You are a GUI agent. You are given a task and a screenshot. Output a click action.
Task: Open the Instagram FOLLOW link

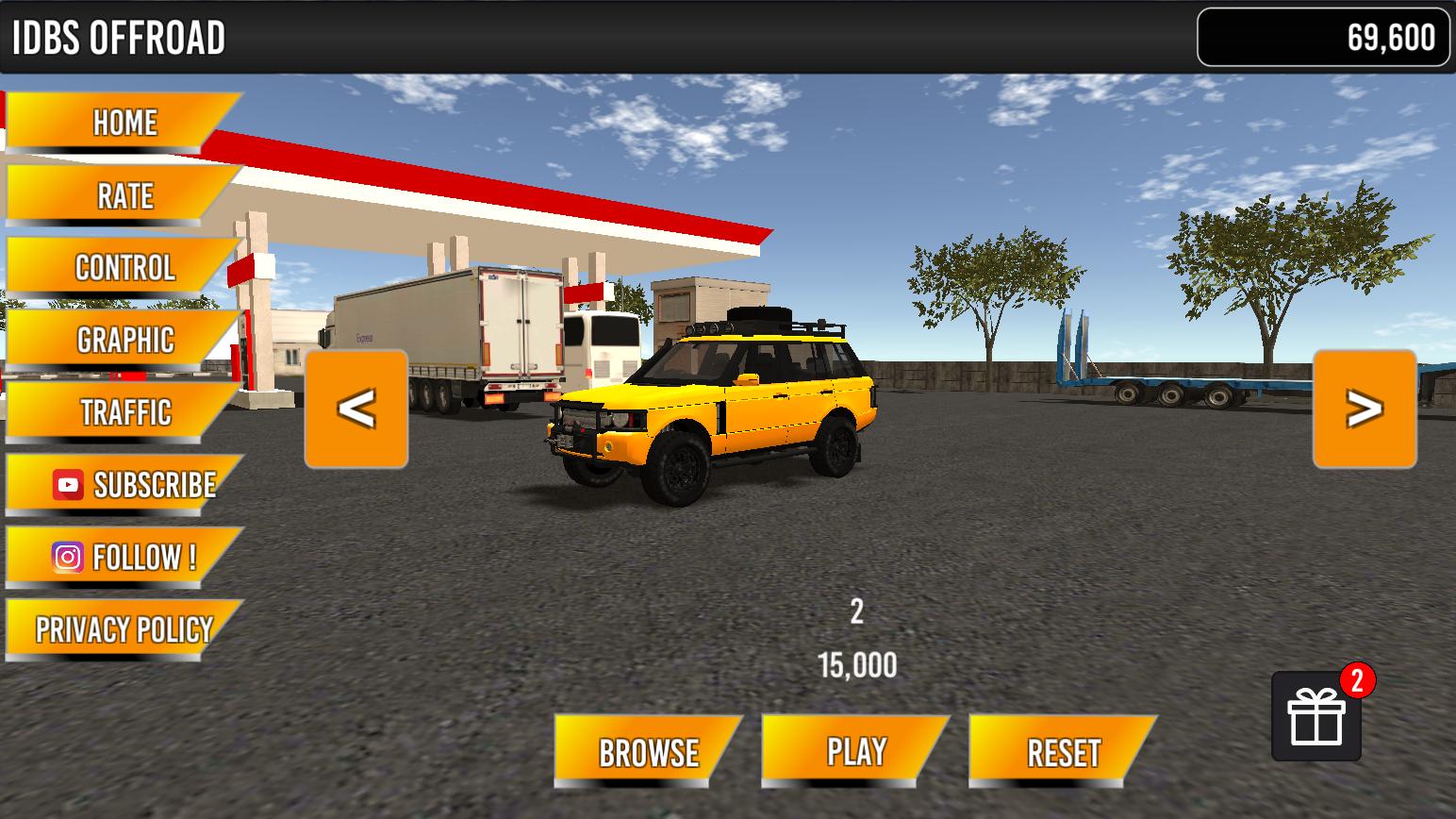click(124, 557)
